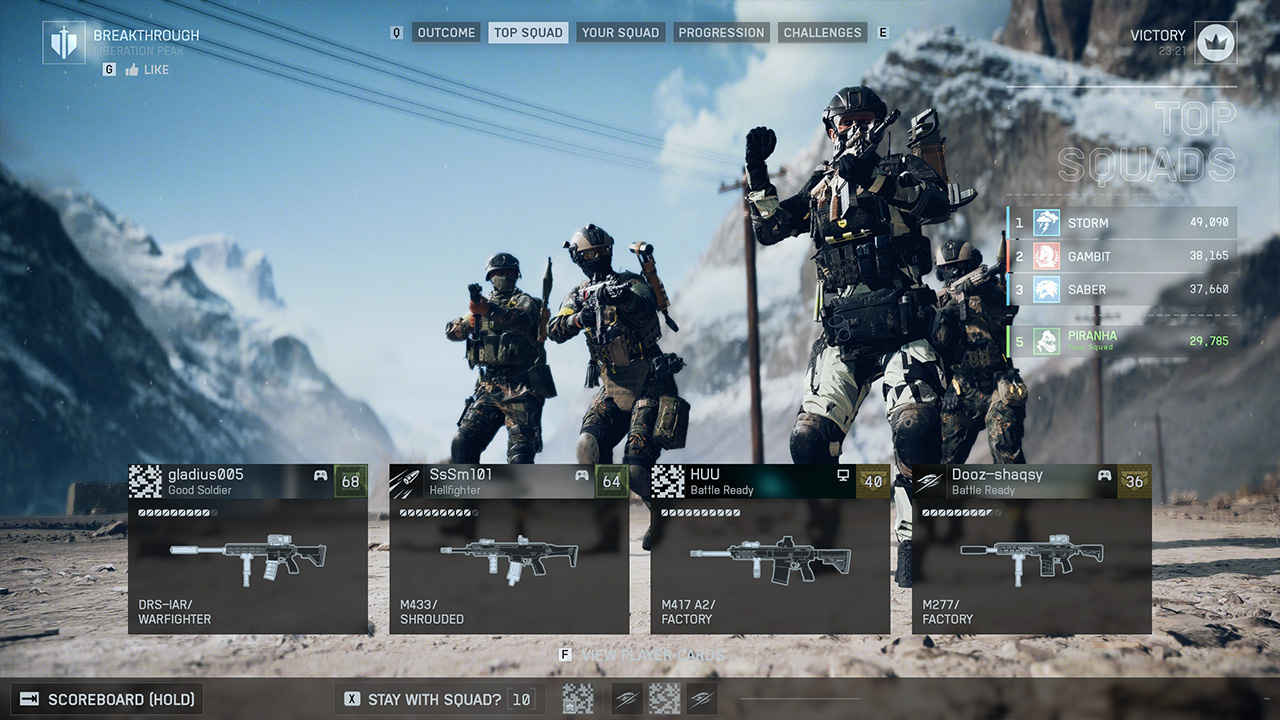Click the Saber squad row
Viewport: 1280px width, 720px height.
pos(1122,290)
